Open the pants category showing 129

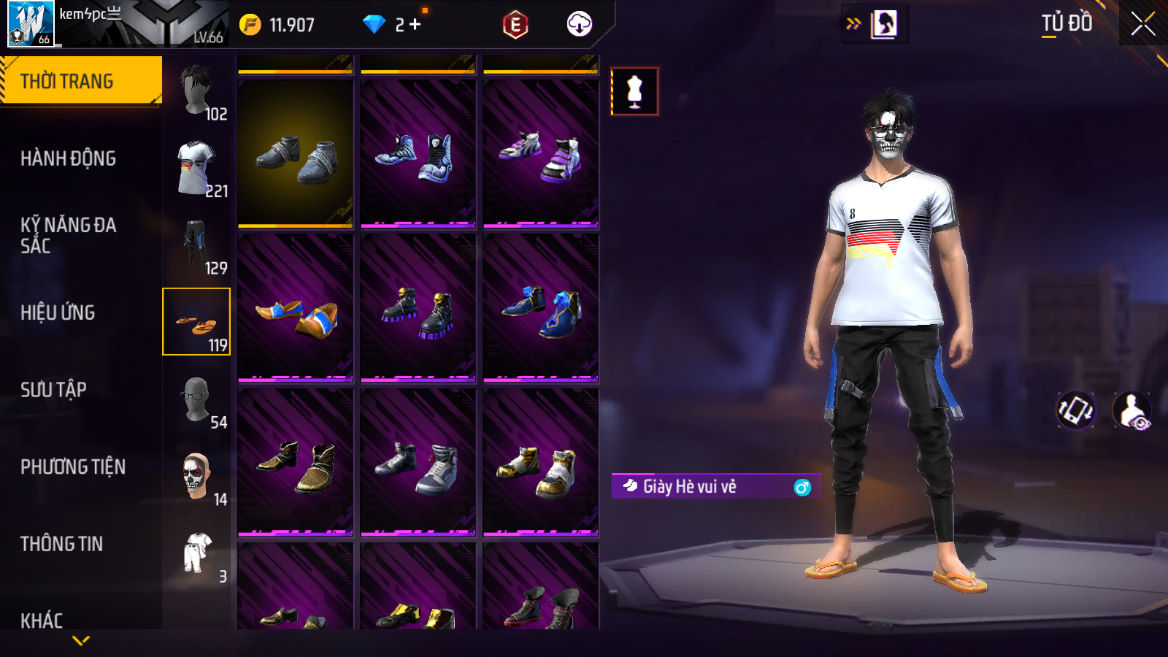[x=197, y=245]
